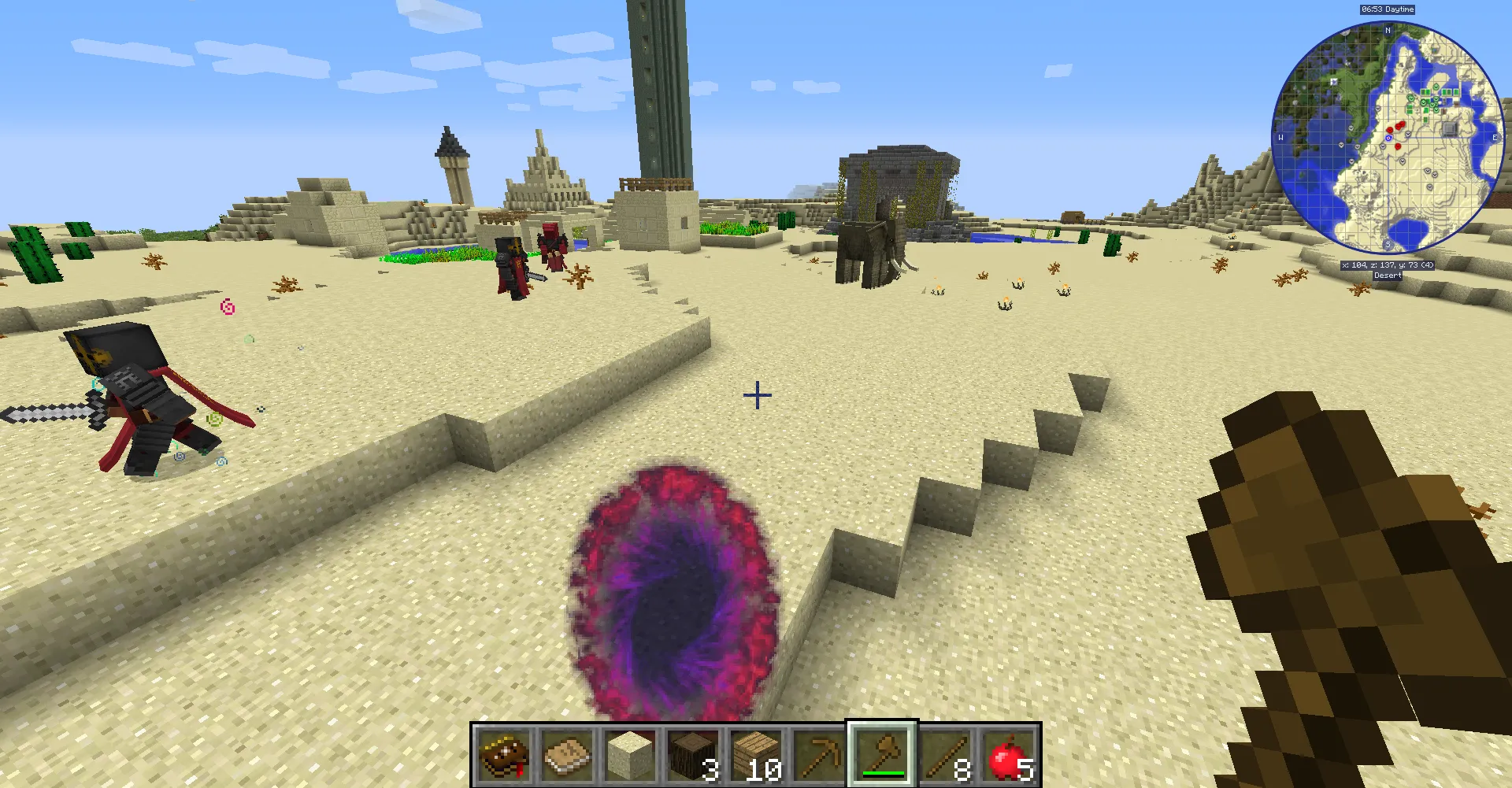Click the N compass indicator on the minimap

click(1388, 30)
